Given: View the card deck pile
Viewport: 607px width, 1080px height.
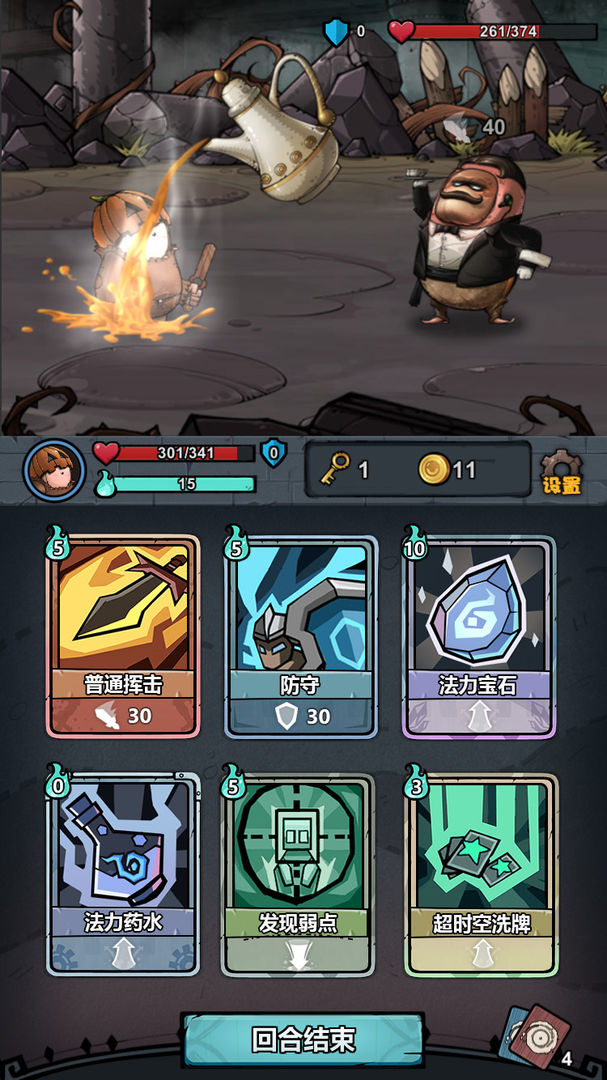Looking at the screenshot, I should click(x=536, y=1040).
